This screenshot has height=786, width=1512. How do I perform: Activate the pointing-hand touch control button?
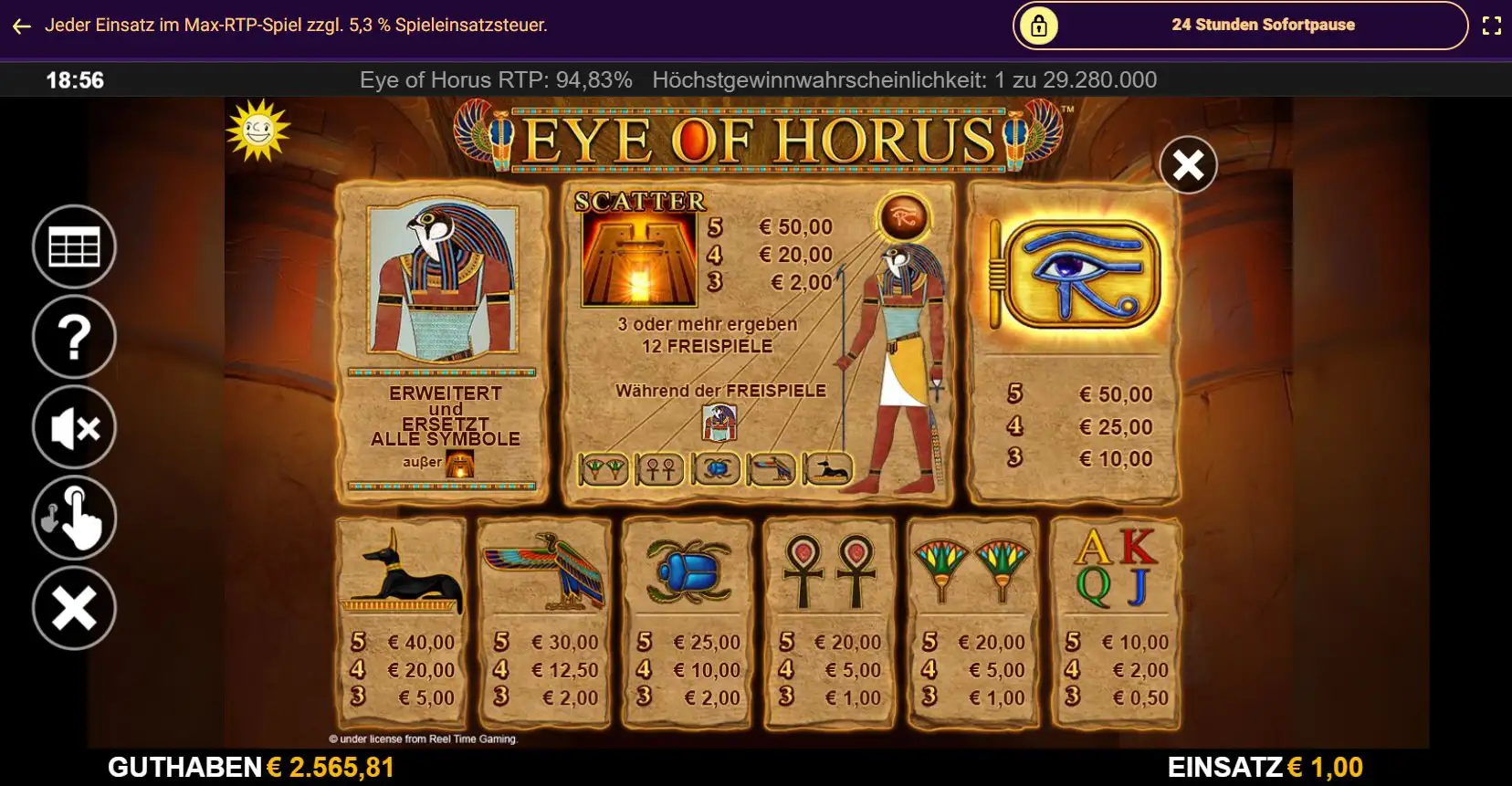74,518
